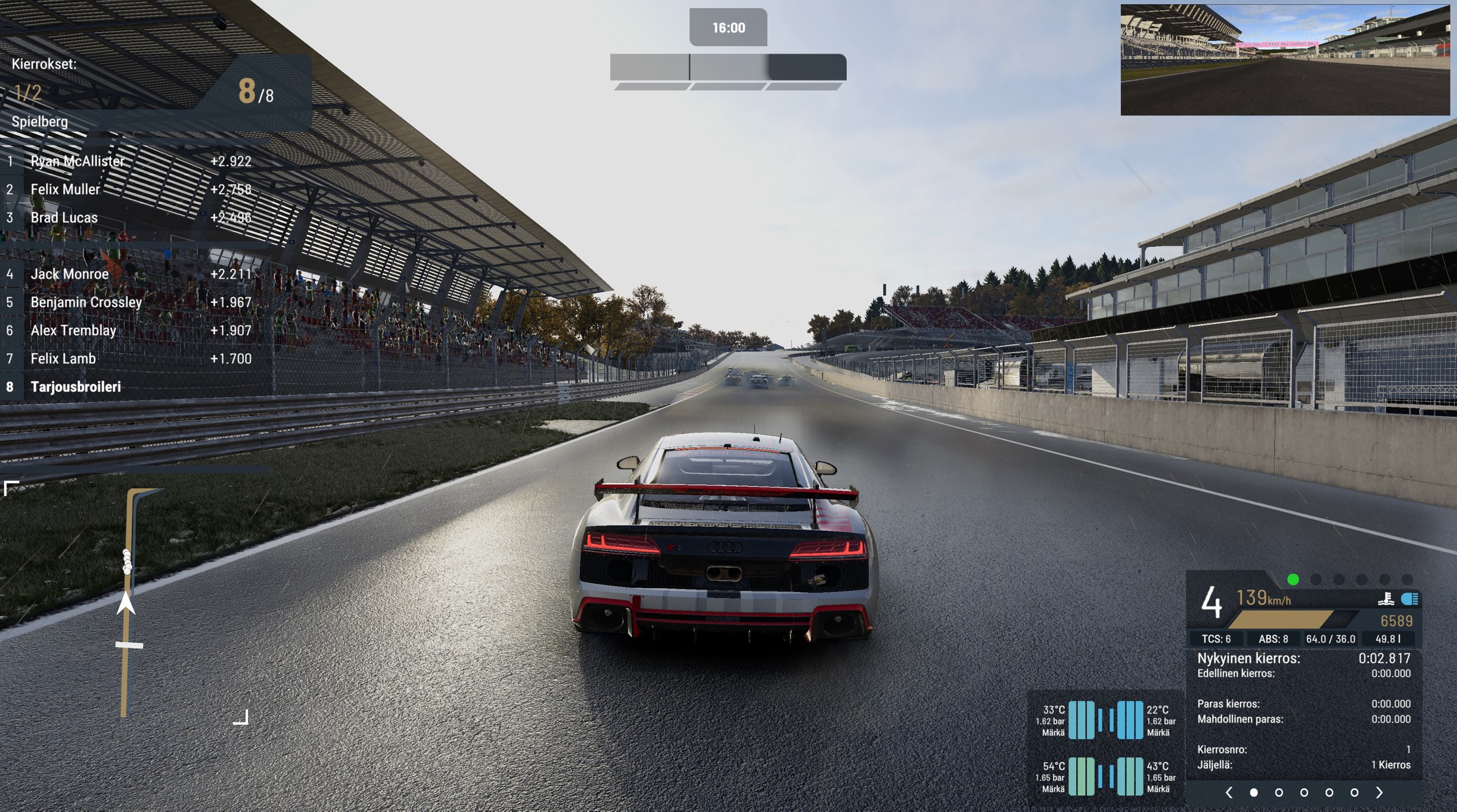Open the rear-view mirror display

(1285, 60)
